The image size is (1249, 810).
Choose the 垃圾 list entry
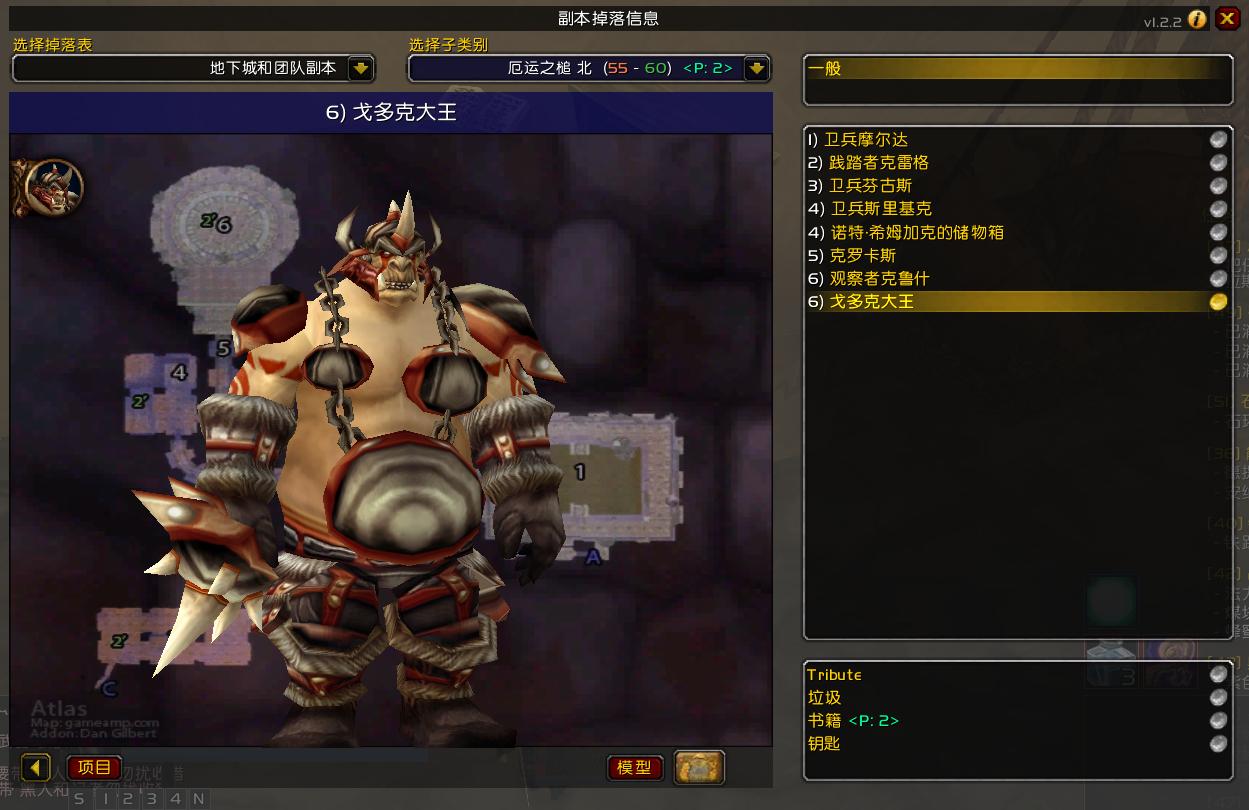point(824,698)
